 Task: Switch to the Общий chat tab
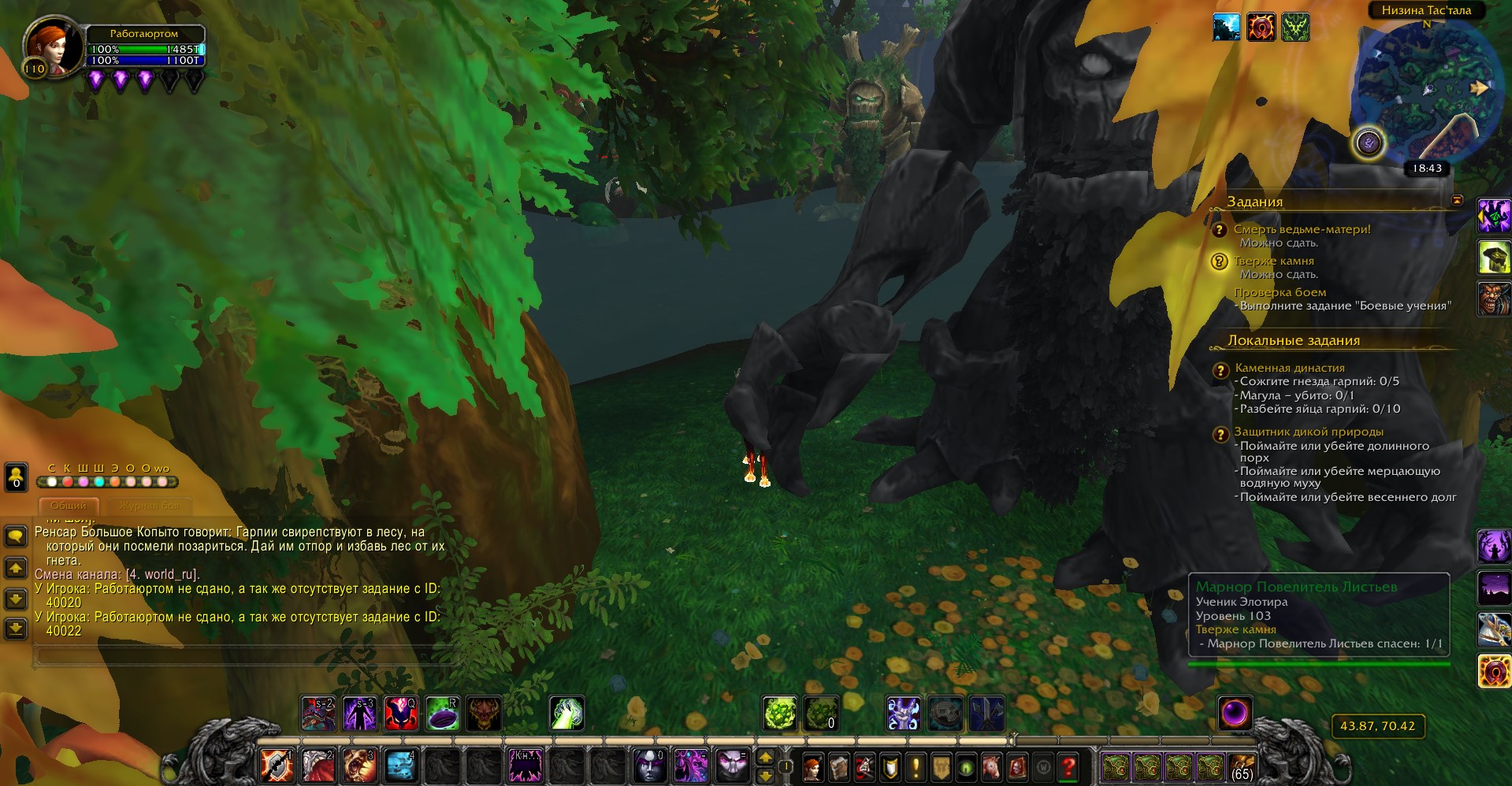pyautogui.click(x=69, y=506)
